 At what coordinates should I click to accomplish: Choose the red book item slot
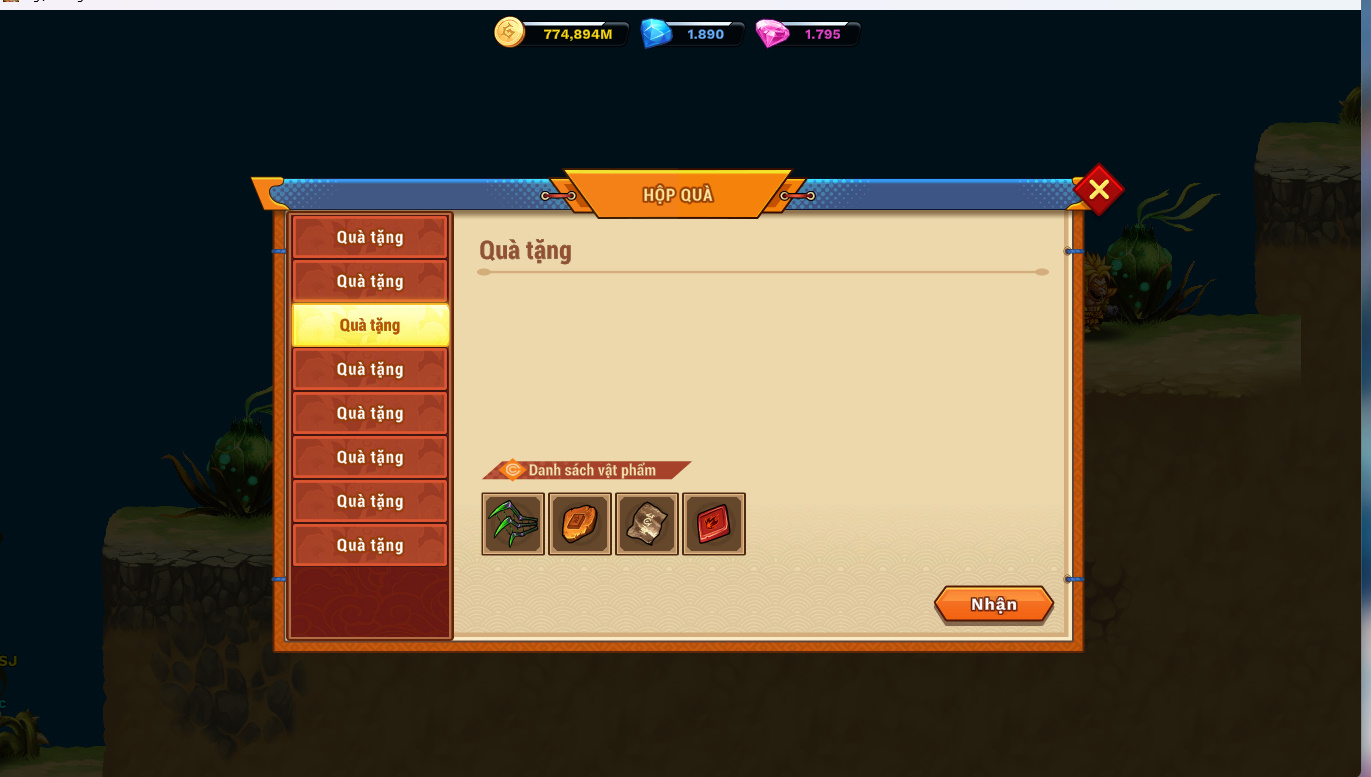(714, 524)
